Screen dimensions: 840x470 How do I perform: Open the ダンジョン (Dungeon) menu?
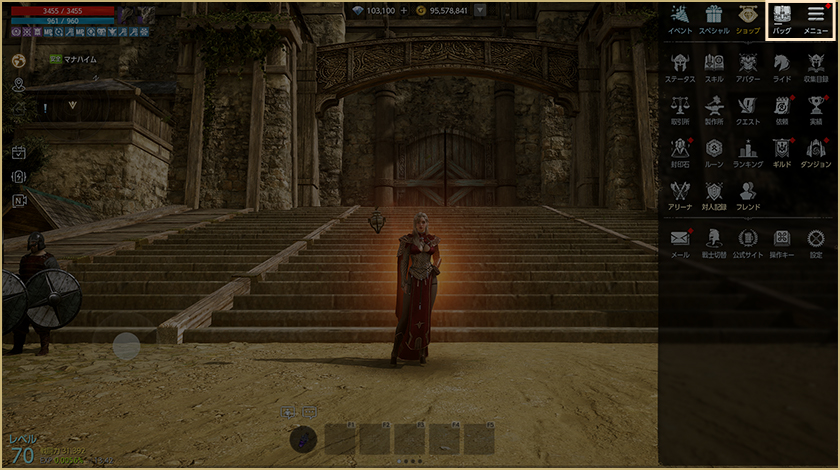816,151
